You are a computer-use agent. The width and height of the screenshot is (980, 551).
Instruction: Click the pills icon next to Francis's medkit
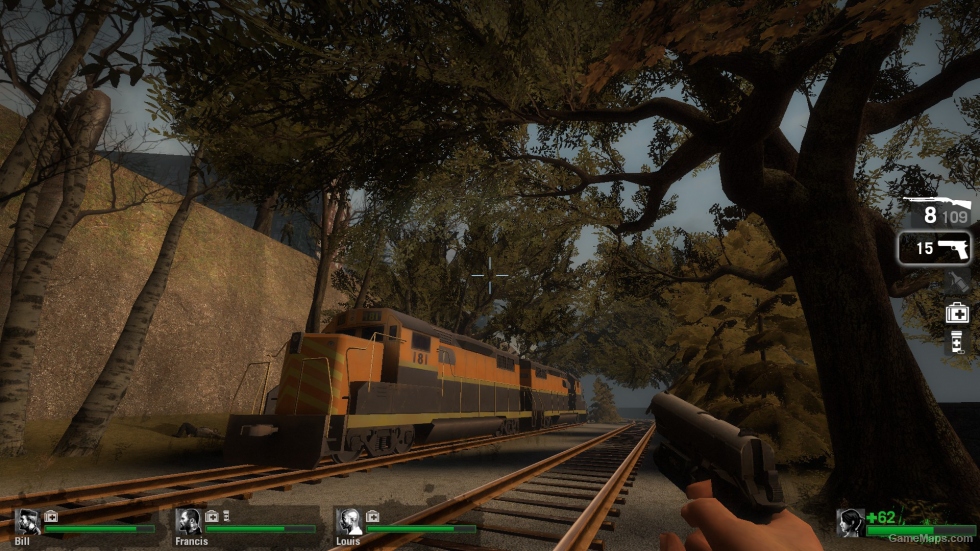[x=226, y=516]
